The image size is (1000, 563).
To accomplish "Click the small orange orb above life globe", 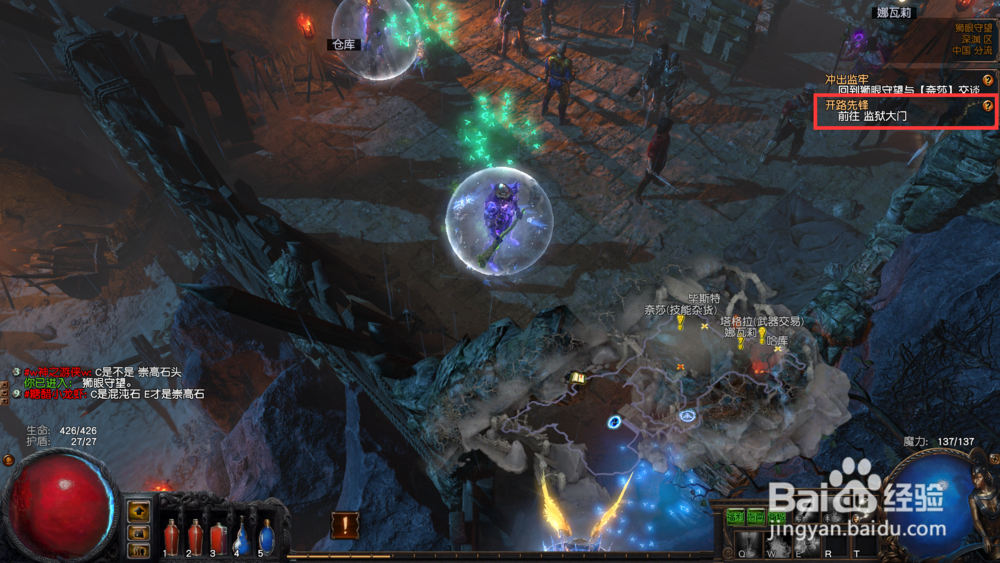I will click(x=9, y=460).
